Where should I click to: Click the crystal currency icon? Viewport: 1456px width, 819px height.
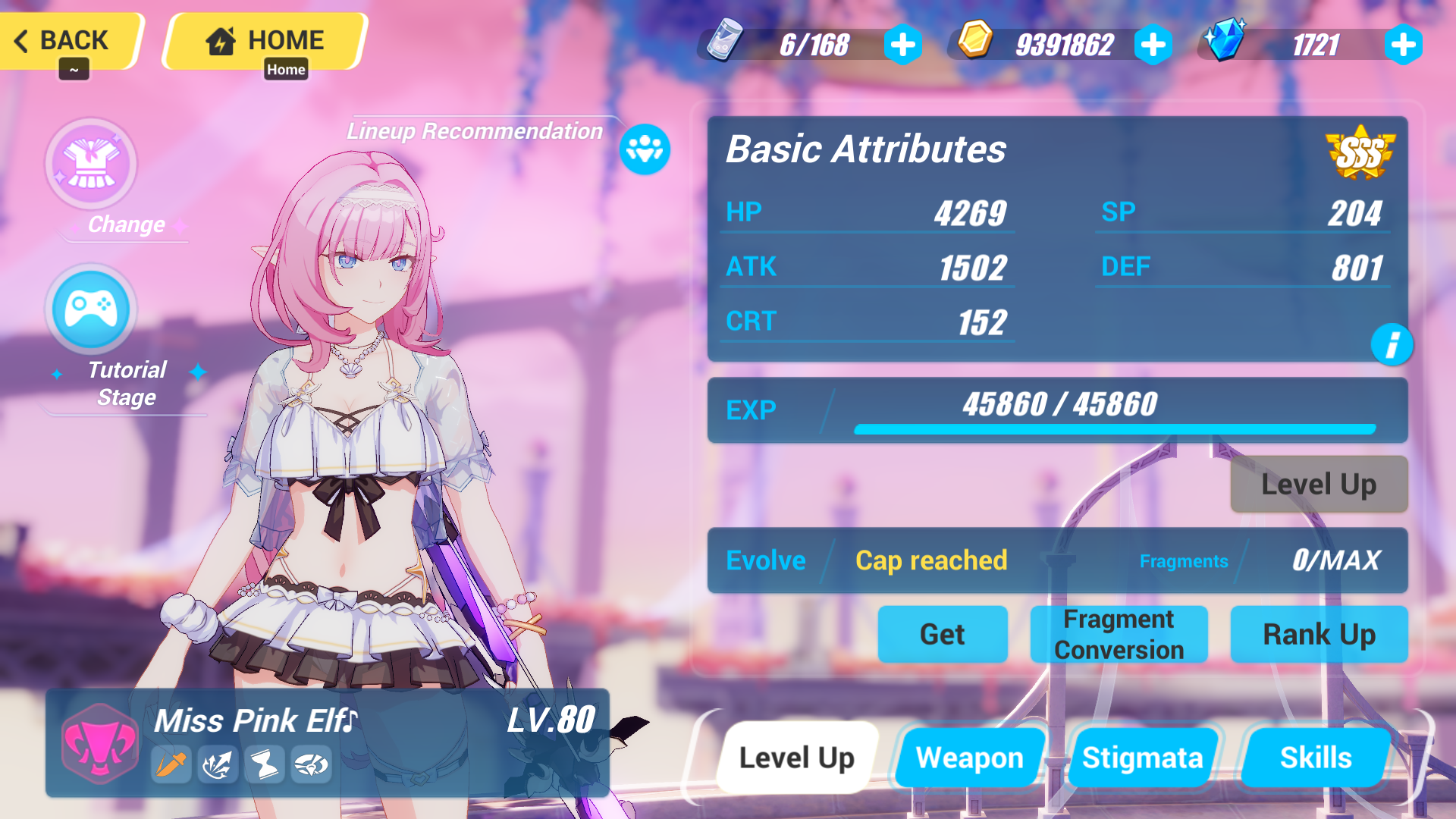coord(1226,43)
